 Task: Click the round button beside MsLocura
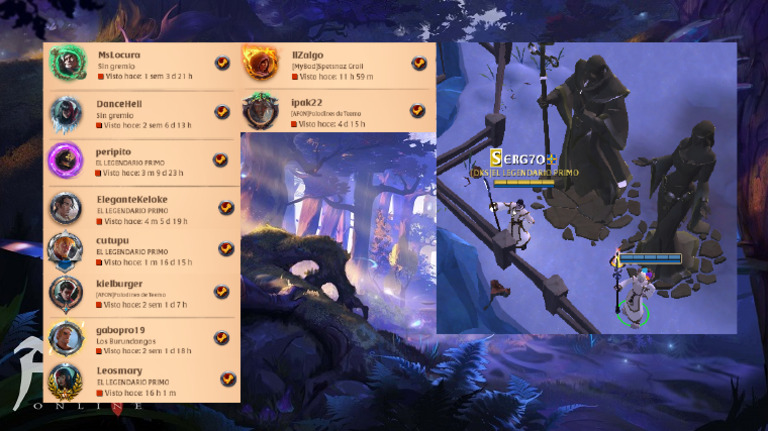click(222, 63)
